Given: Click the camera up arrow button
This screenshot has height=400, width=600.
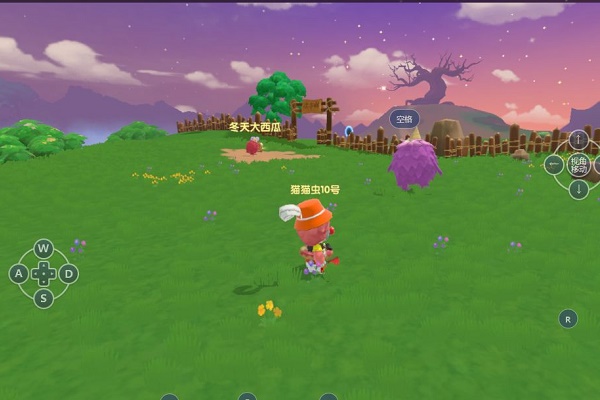Looking at the screenshot, I should point(579,139).
